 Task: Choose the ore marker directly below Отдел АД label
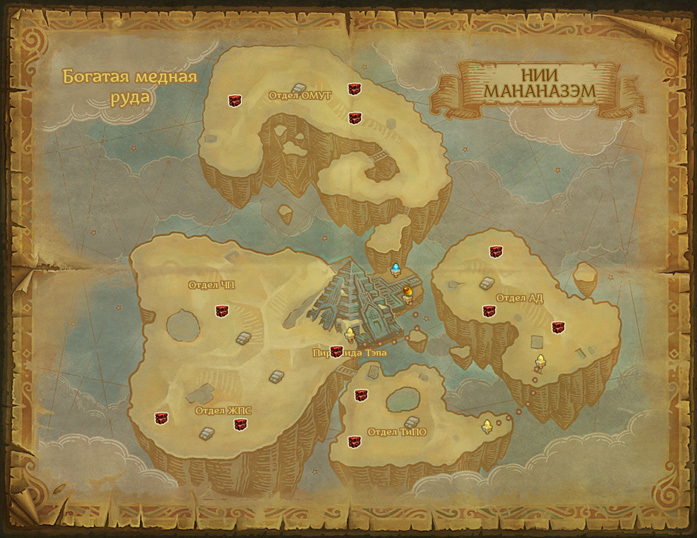click(489, 311)
